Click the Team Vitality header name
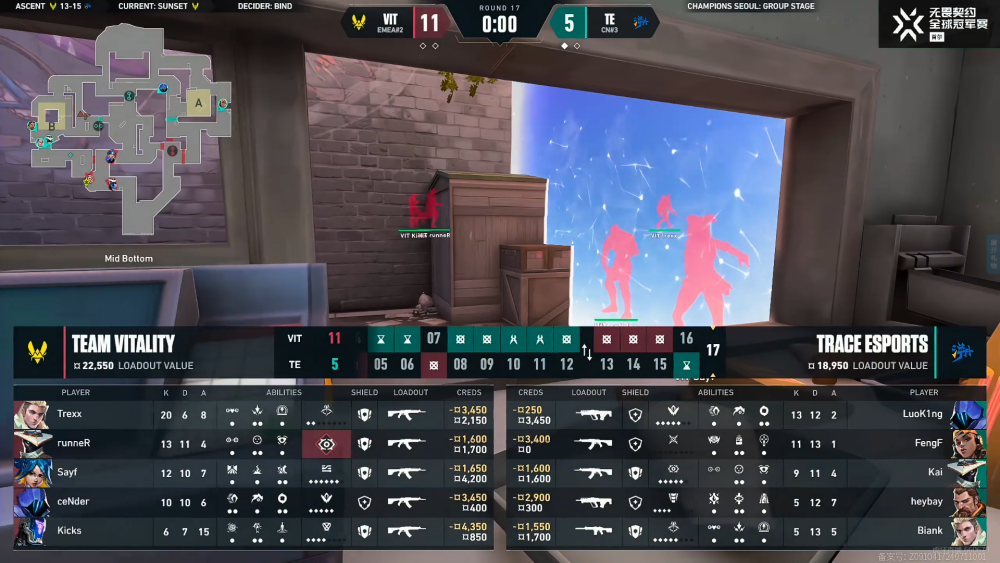This screenshot has width=1000, height=563. (x=123, y=344)
